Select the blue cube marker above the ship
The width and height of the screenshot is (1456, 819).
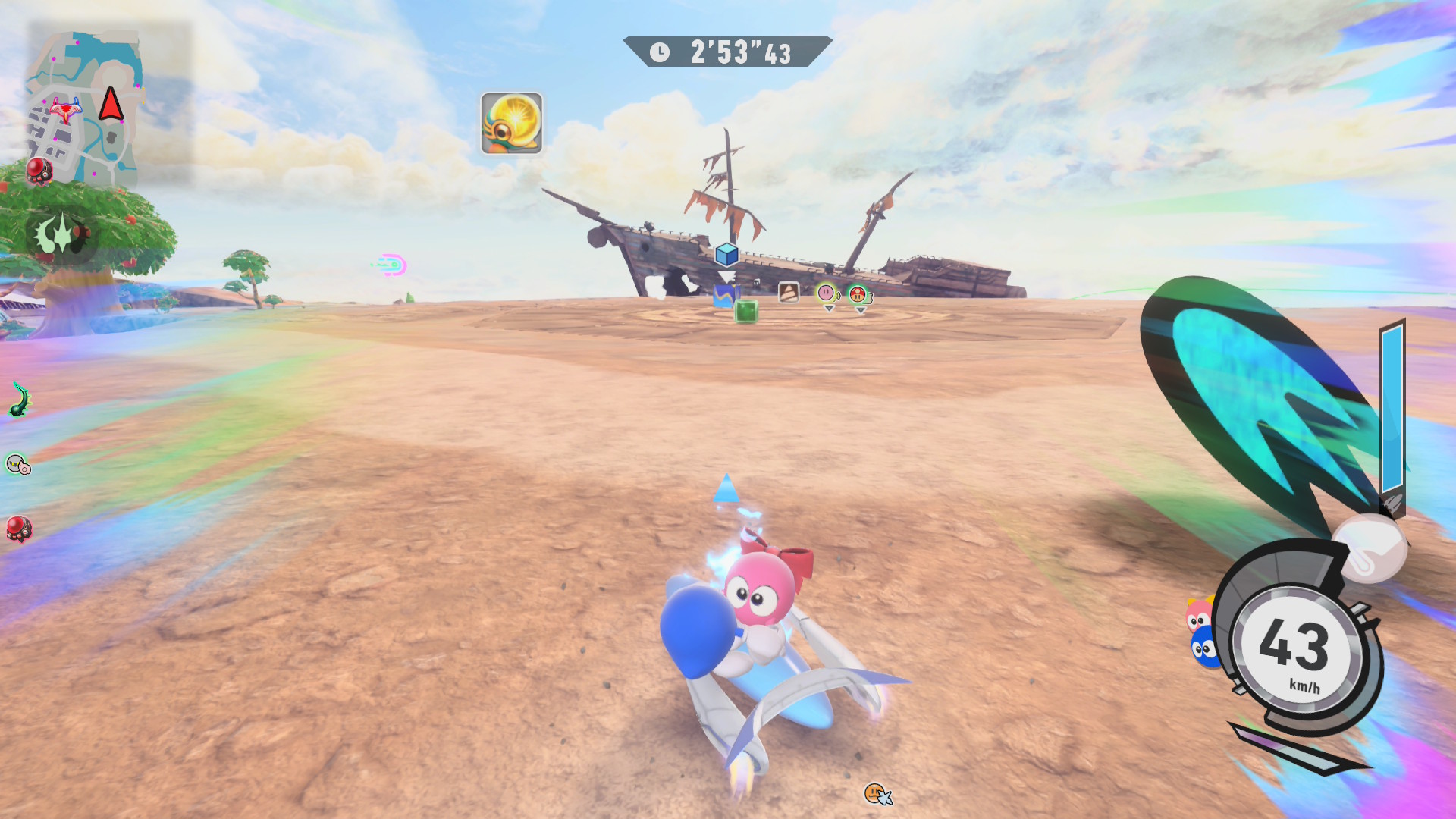tap(726, 255)
